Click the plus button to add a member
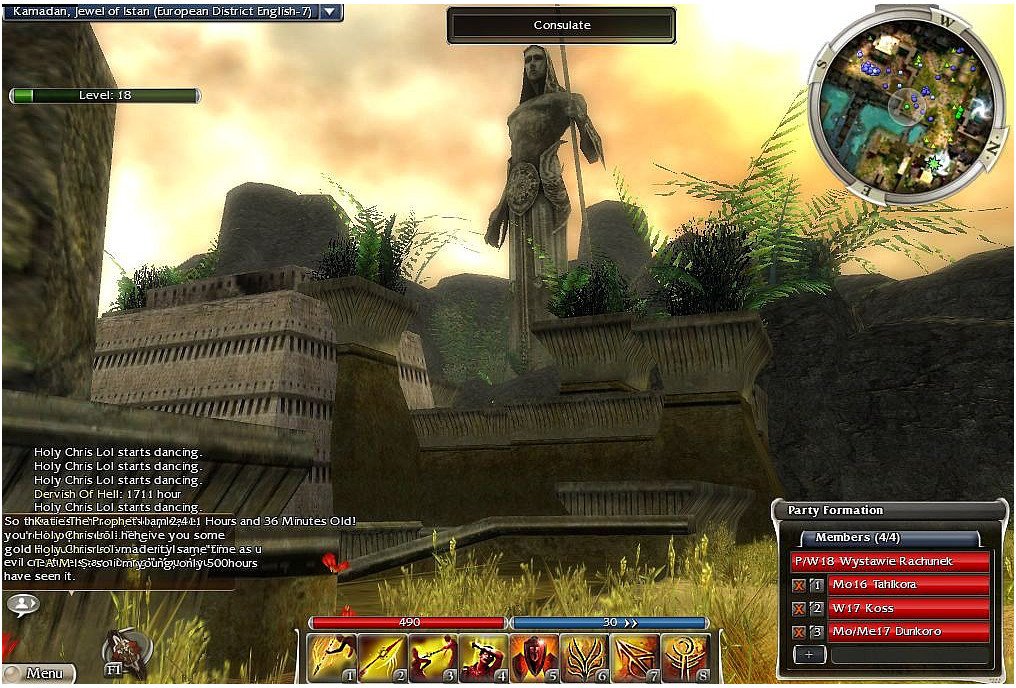This screenshot has height=688, width=1016. (810, 654)
